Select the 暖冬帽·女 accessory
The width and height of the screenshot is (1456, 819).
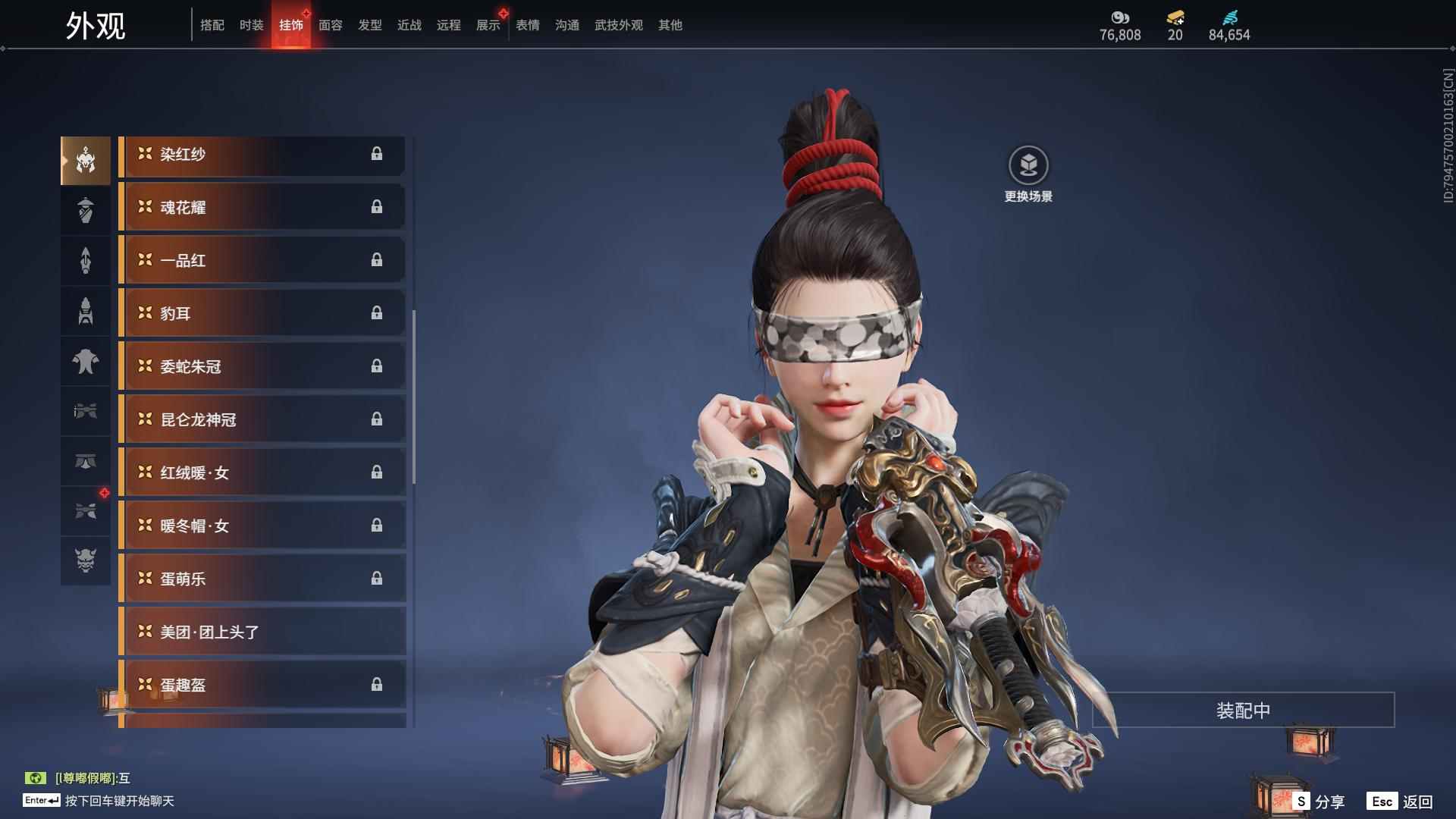[262, 526]
